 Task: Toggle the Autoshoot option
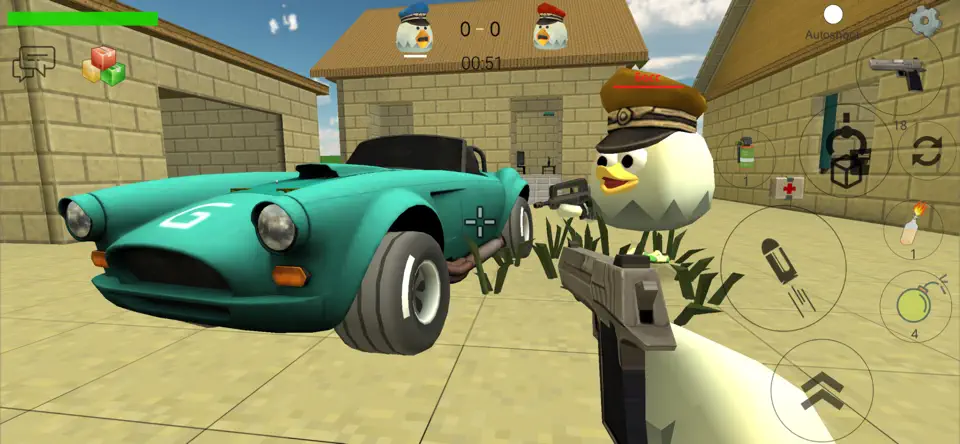(x=832, y=15)
